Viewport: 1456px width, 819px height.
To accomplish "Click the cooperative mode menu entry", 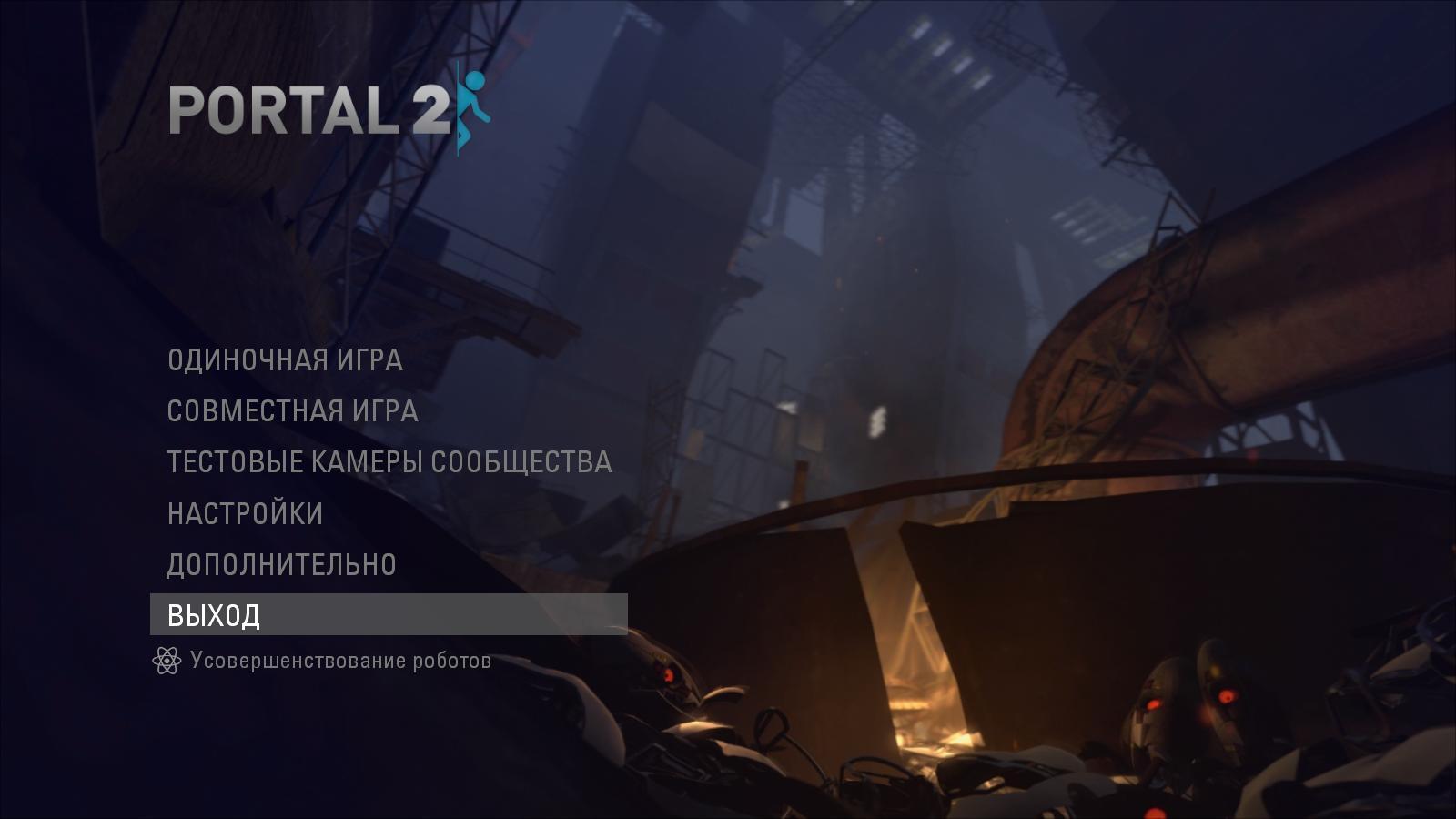I will pyautogui.click(x=291, y=411).
